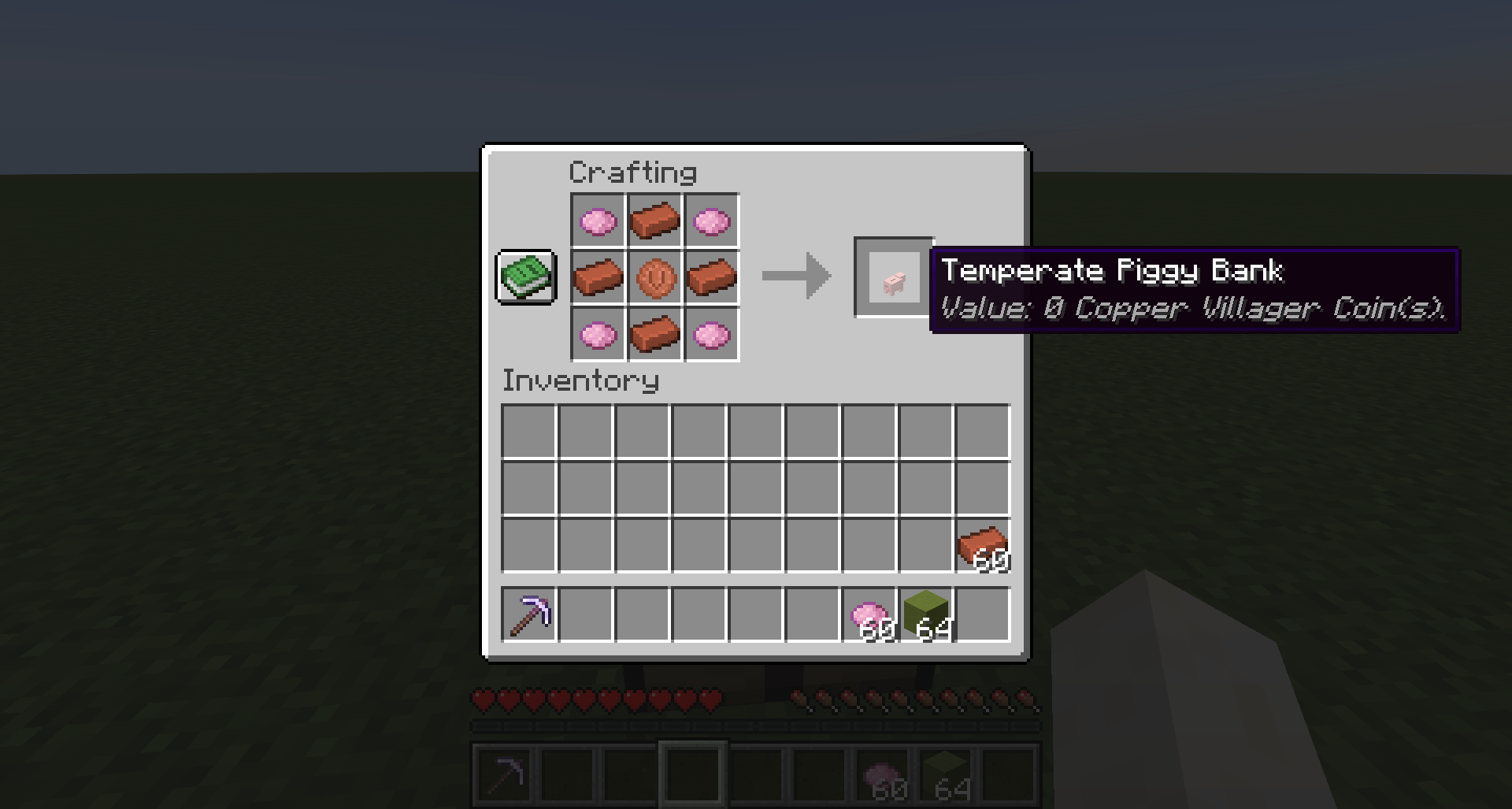Pick up the copper ingot in the bottom crafting row
The width and height of the screenshot is (1512, 809).
(654, 333)
